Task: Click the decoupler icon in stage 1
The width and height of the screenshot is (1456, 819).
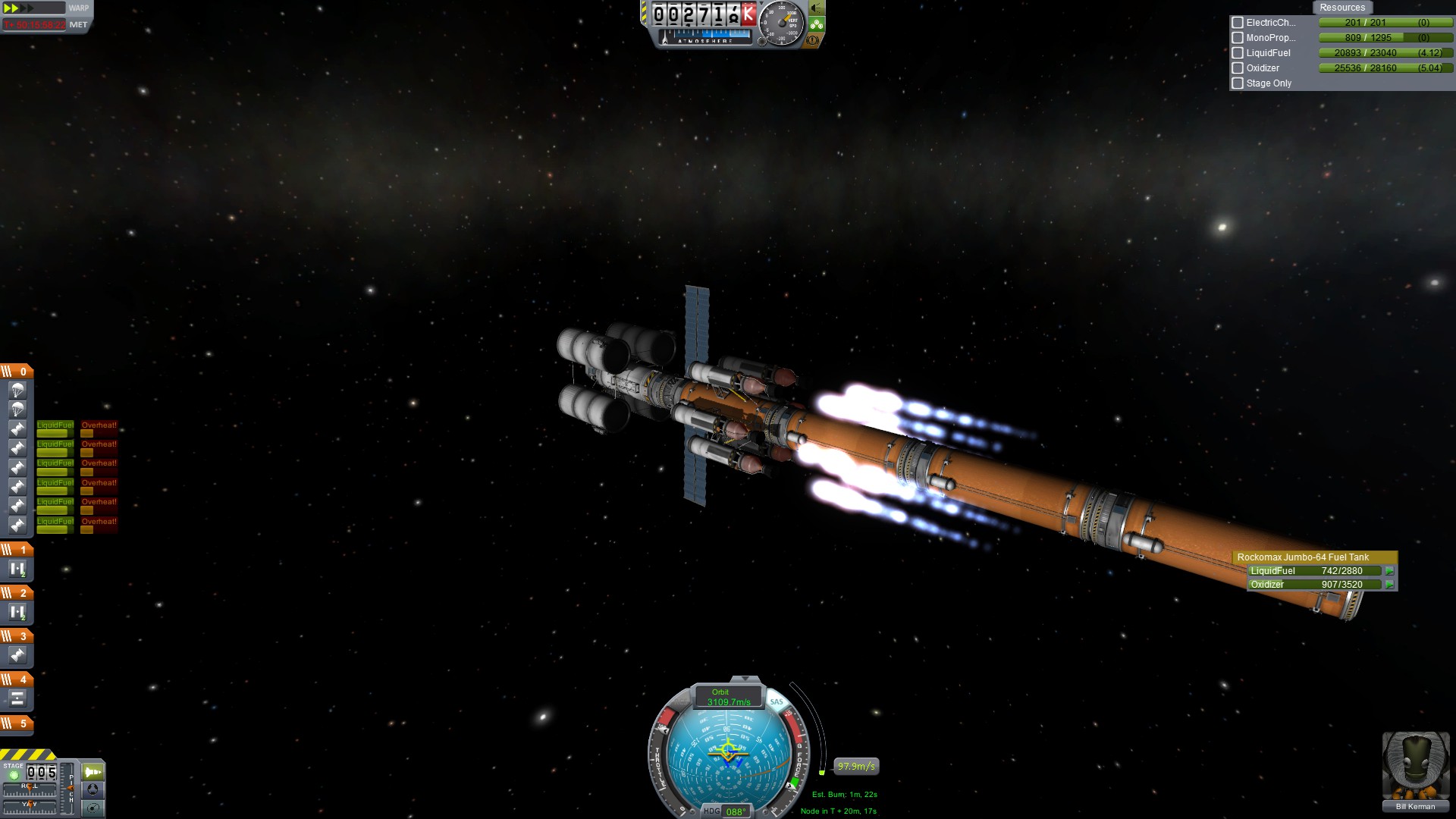Action: click(17, 569)
